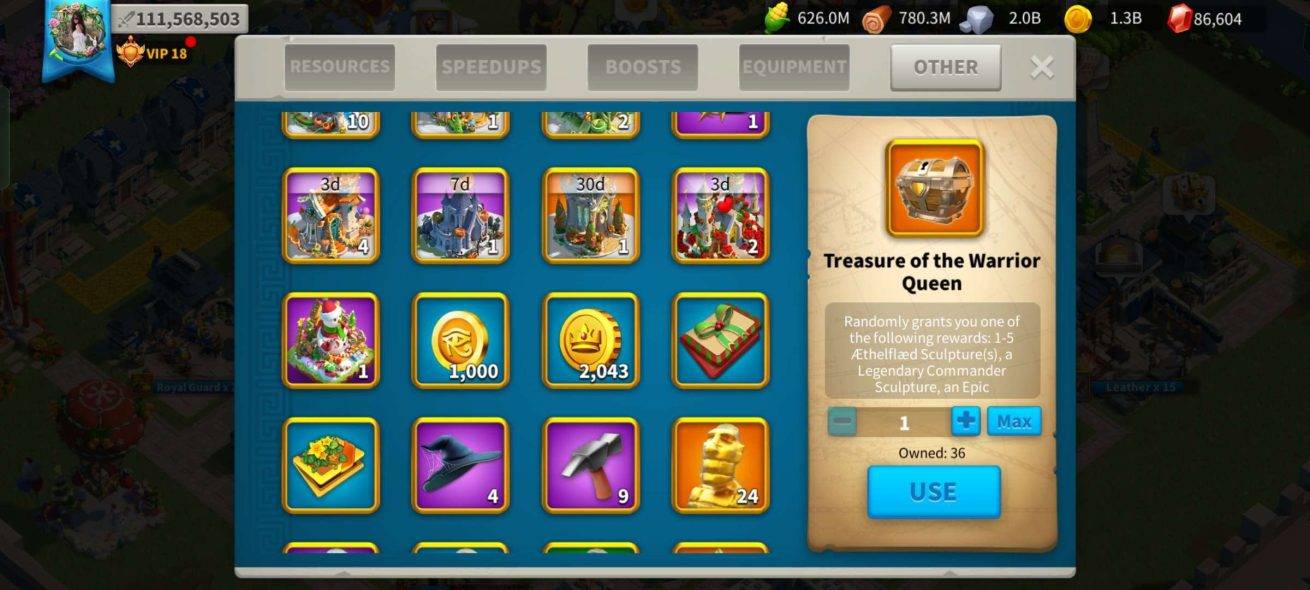Use the Treasure of the Warrior Queen

[933, 491]
